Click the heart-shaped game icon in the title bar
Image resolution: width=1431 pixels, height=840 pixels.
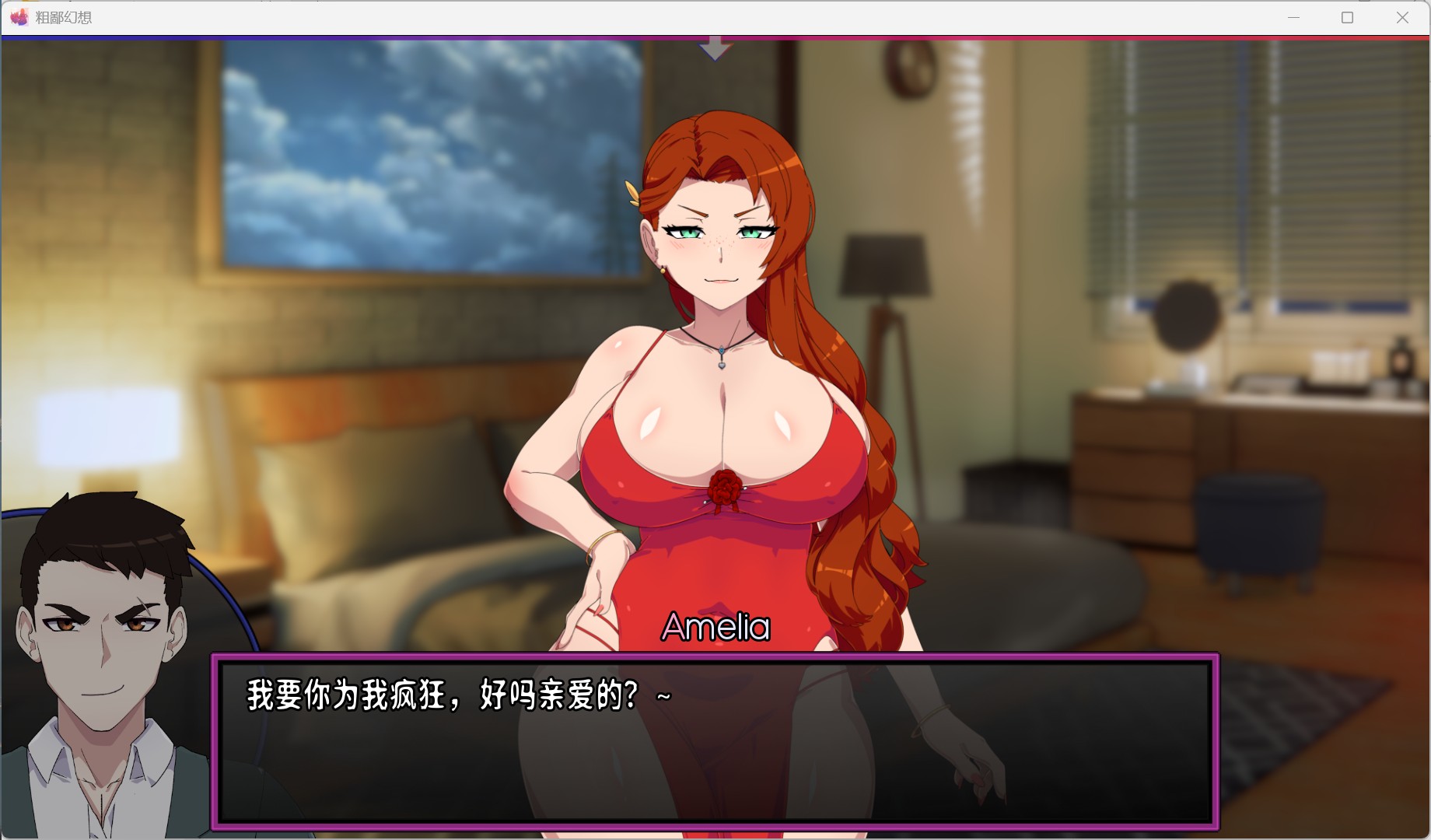click(19, 17)
